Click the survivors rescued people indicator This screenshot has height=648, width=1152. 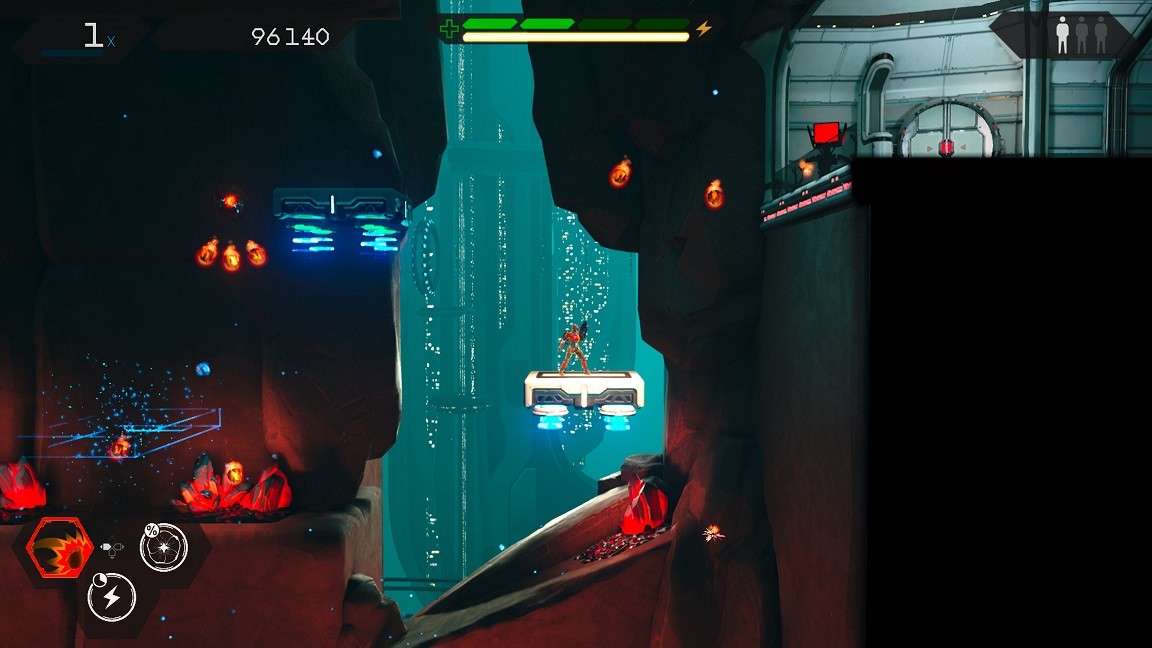(x=1081, y=35)
